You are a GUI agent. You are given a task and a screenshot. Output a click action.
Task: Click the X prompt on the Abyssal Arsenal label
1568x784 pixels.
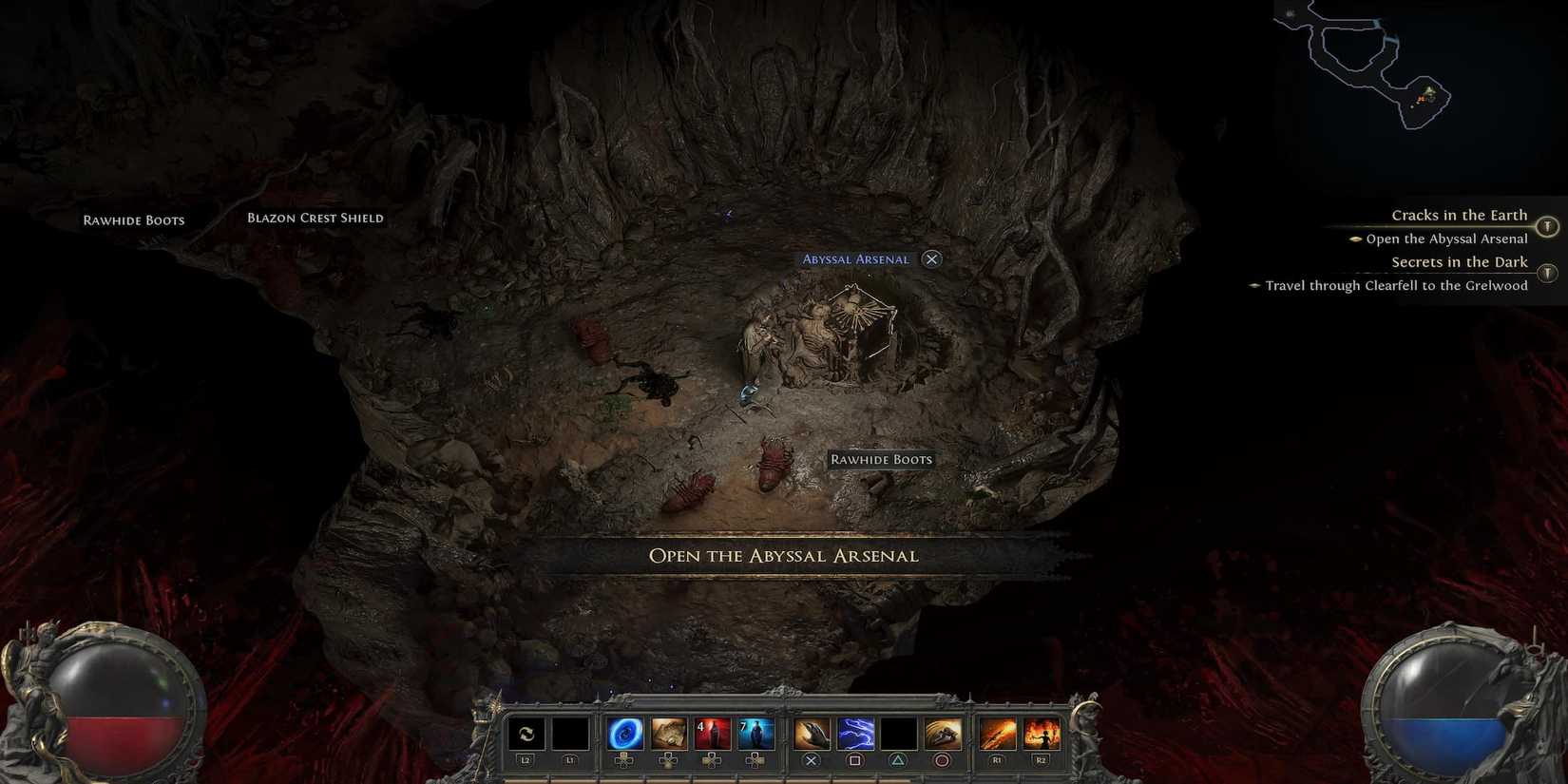coord(931,258)
